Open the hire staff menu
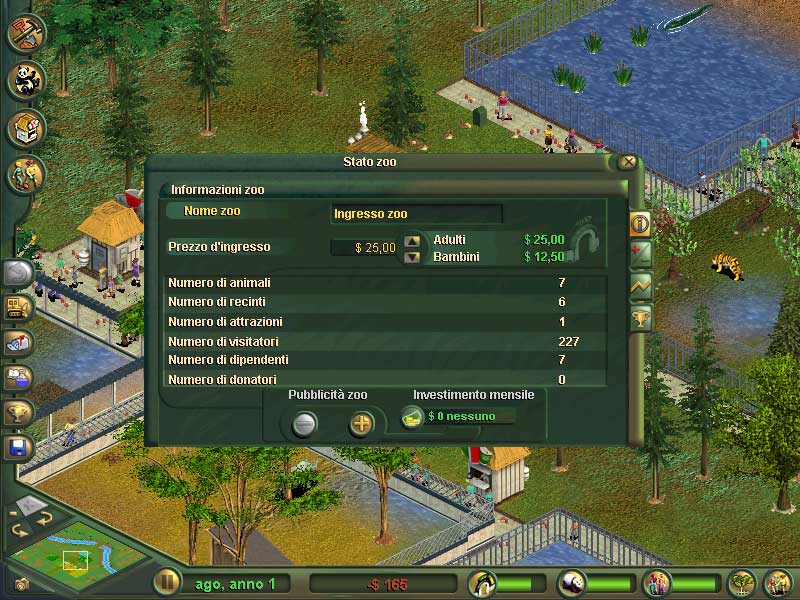The height and width of the screenshot is (600, 800). pyautogui.click(x=26, y=176)
